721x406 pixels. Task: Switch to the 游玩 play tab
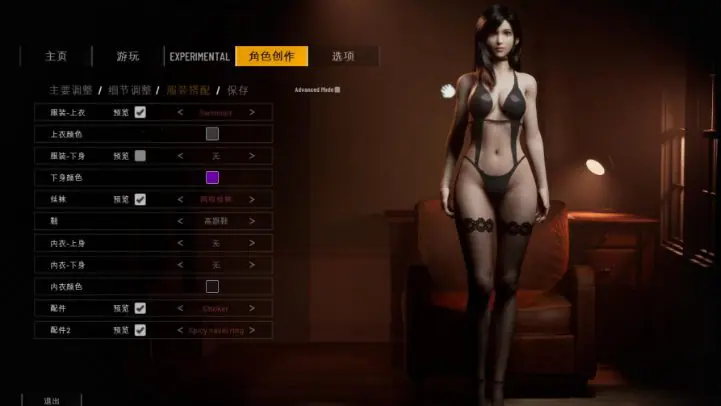[x=128, y=57]
